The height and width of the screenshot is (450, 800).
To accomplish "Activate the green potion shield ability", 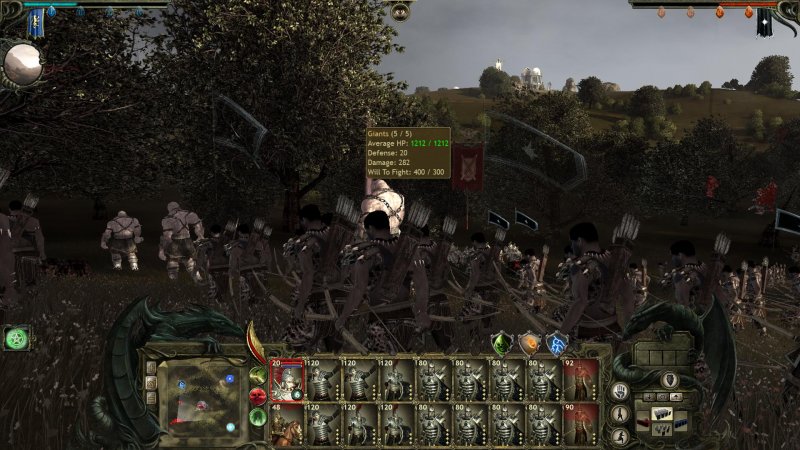I will coord(501,343).
